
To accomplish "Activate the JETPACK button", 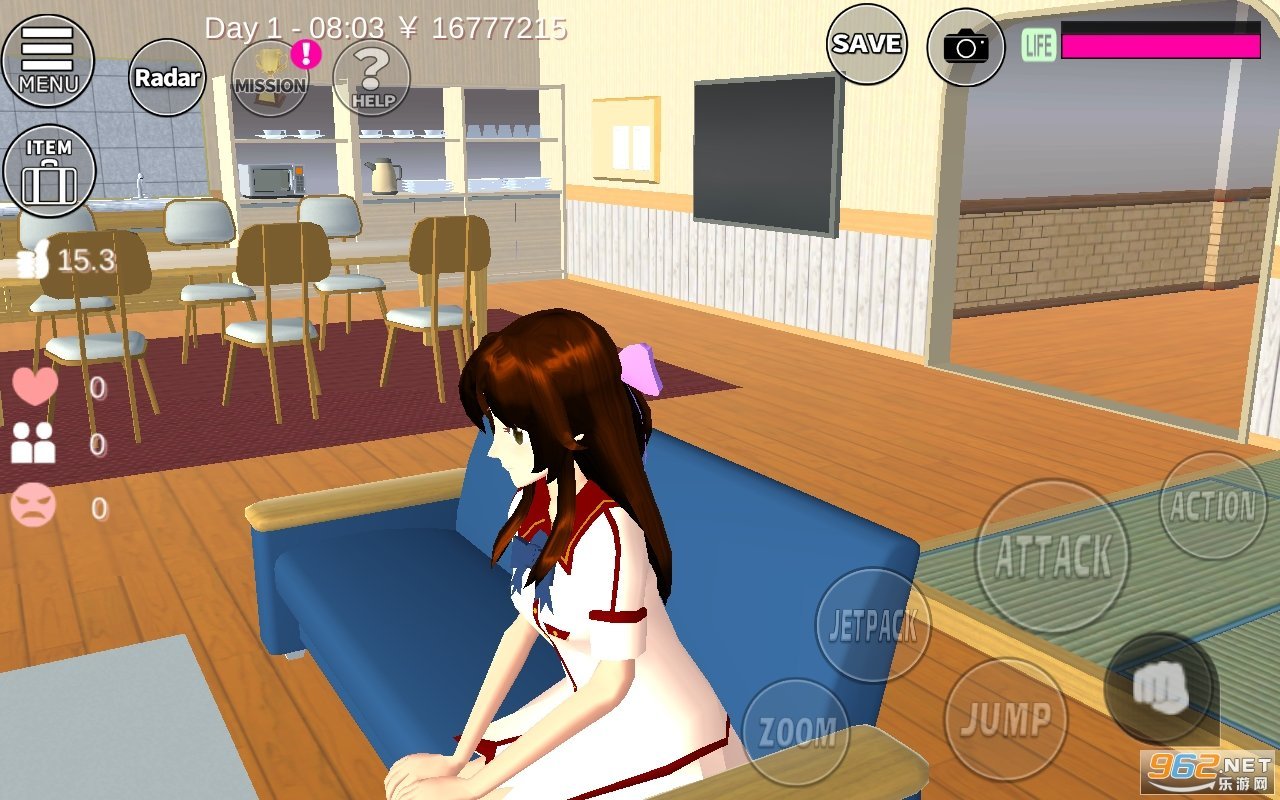I will click(x=873, y=626).
